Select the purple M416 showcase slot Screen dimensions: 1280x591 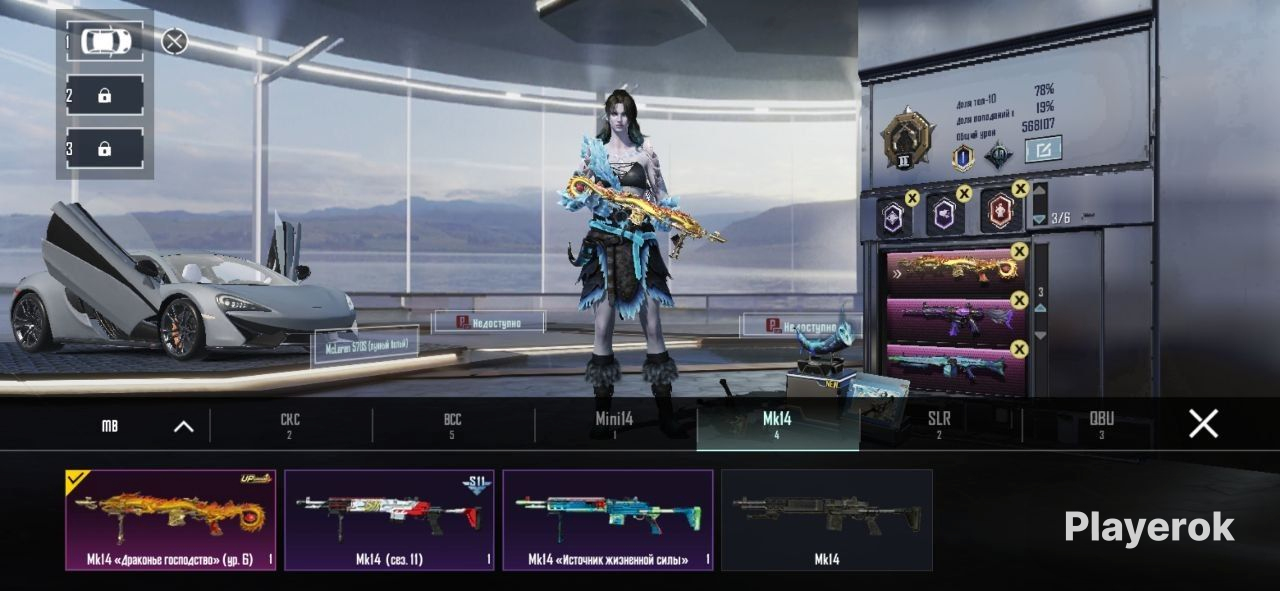pyautogui.click(x=955, y=319)
